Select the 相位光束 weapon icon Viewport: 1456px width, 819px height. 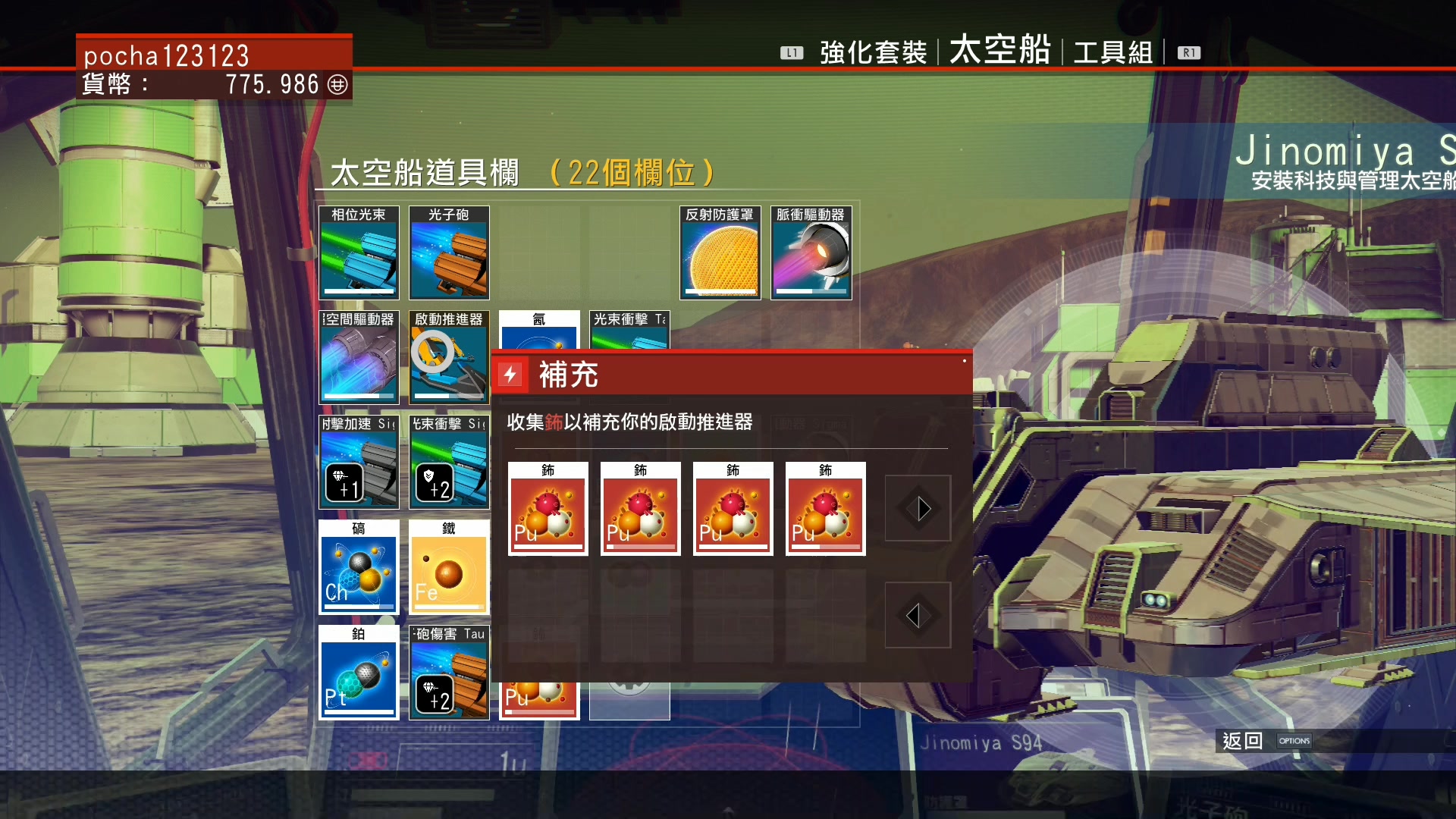pos(358,254)
